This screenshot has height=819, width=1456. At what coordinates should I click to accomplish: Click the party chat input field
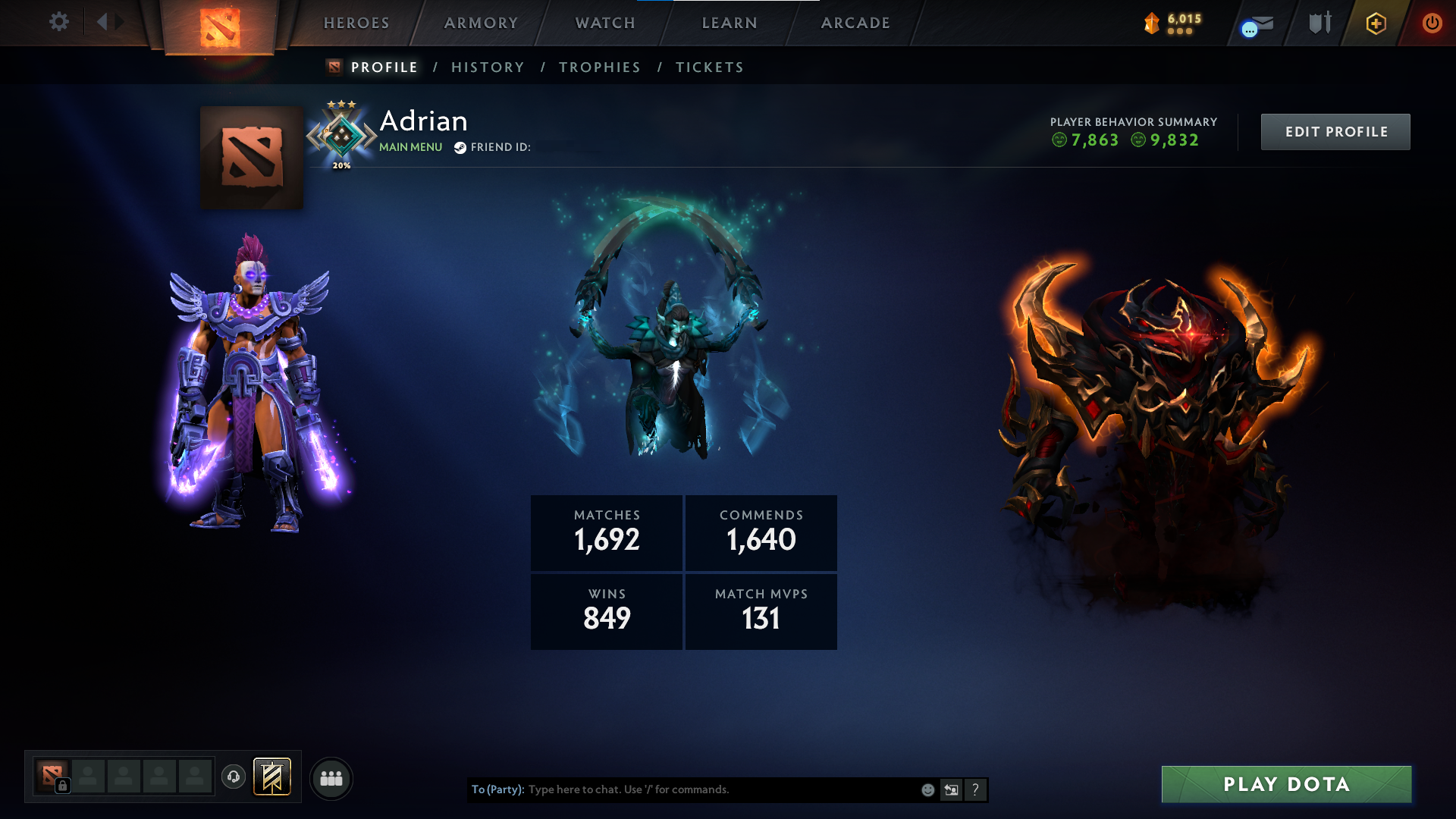pos(682,789)
